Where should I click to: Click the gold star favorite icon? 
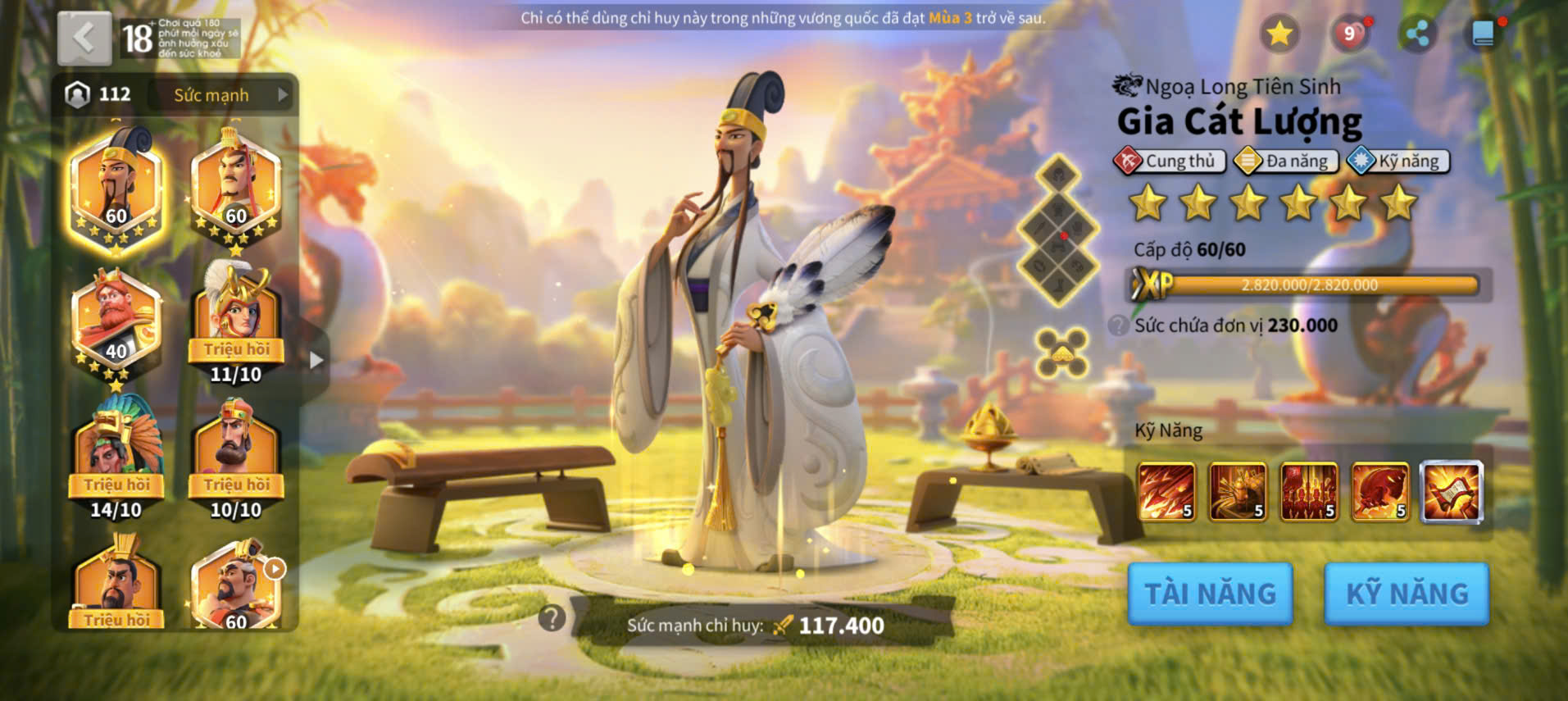1279,34
